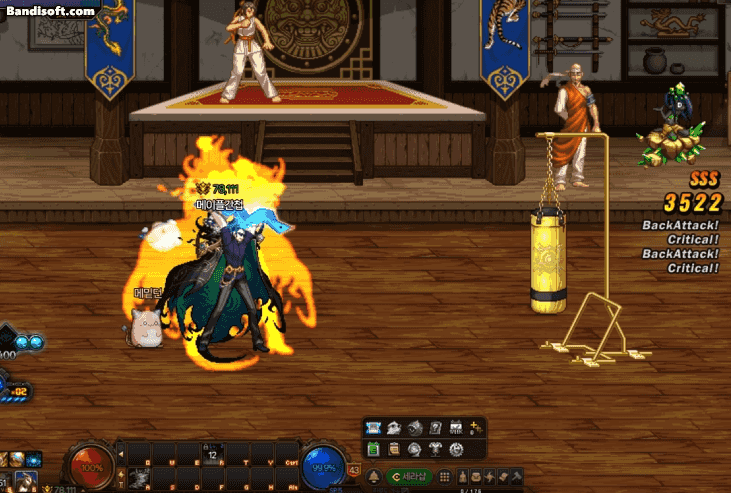
Task: Open the scroll icon in the bottom bar
Action: (x=505, y=476)
